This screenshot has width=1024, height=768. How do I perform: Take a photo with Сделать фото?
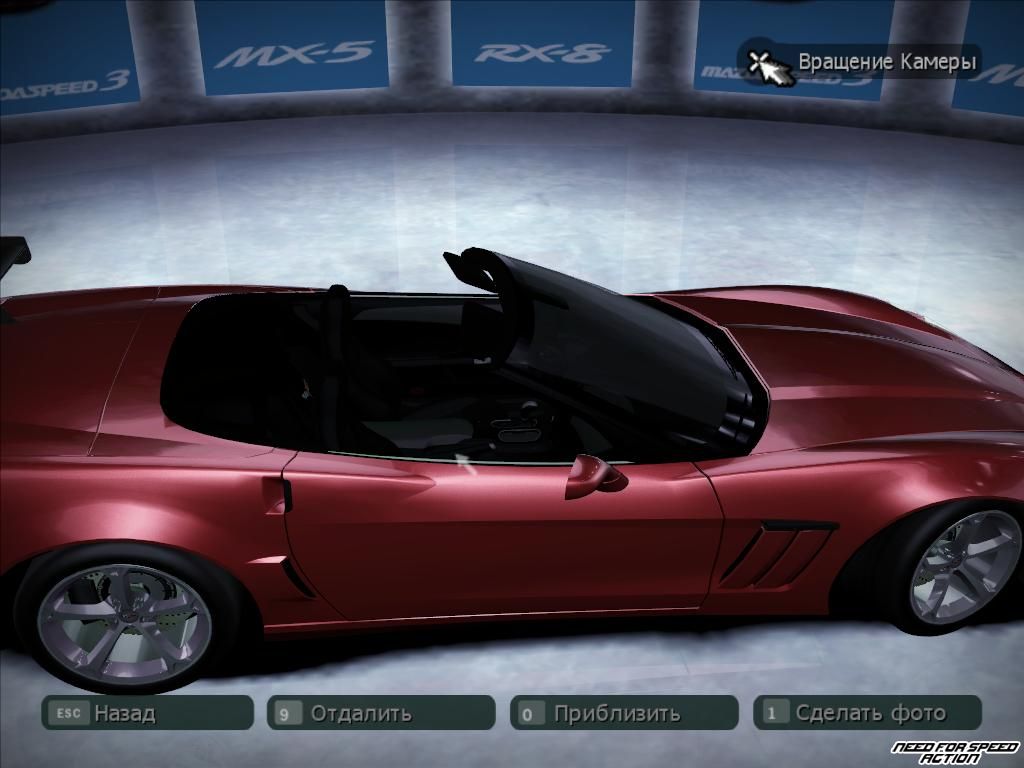click(867, 713)
